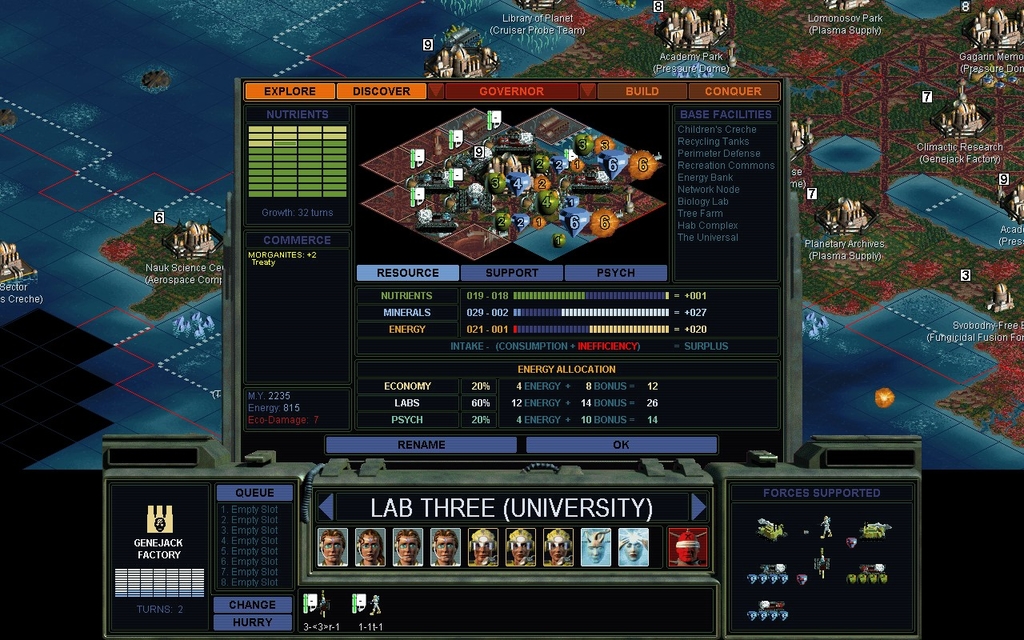The width and height of the screenshot is (1024, 640).
Task: Pick the Conquer governor priority
Action: click(733, 91)
